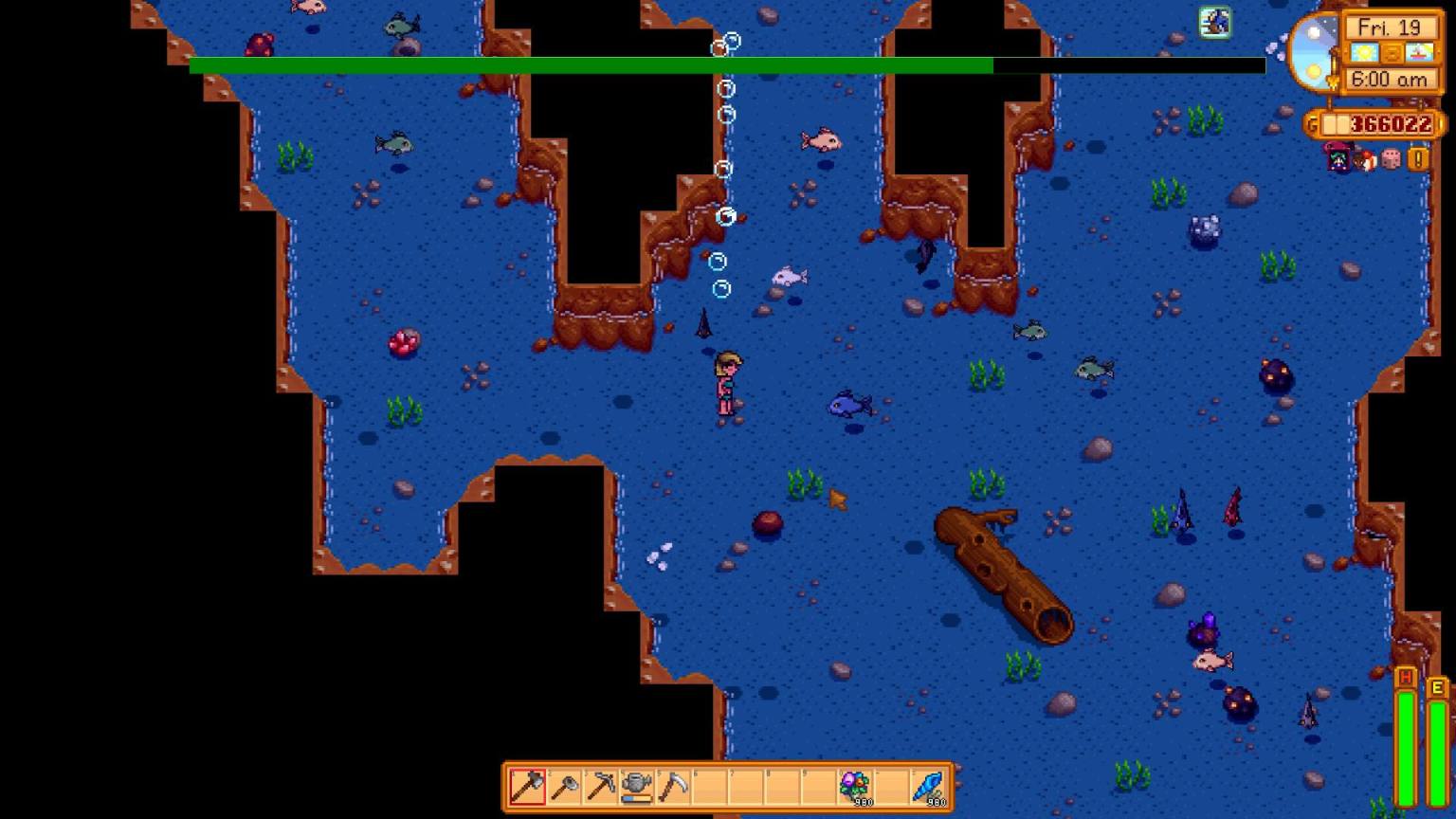Screen dimensions: 1456x819
Task: Click the green Health bar marked H
Action: tap(1407, 735)
